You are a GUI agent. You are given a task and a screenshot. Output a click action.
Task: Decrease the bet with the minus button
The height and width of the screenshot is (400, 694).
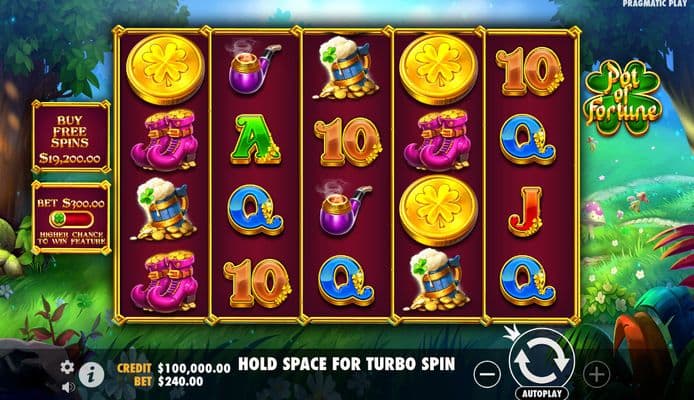coord(485,375)
